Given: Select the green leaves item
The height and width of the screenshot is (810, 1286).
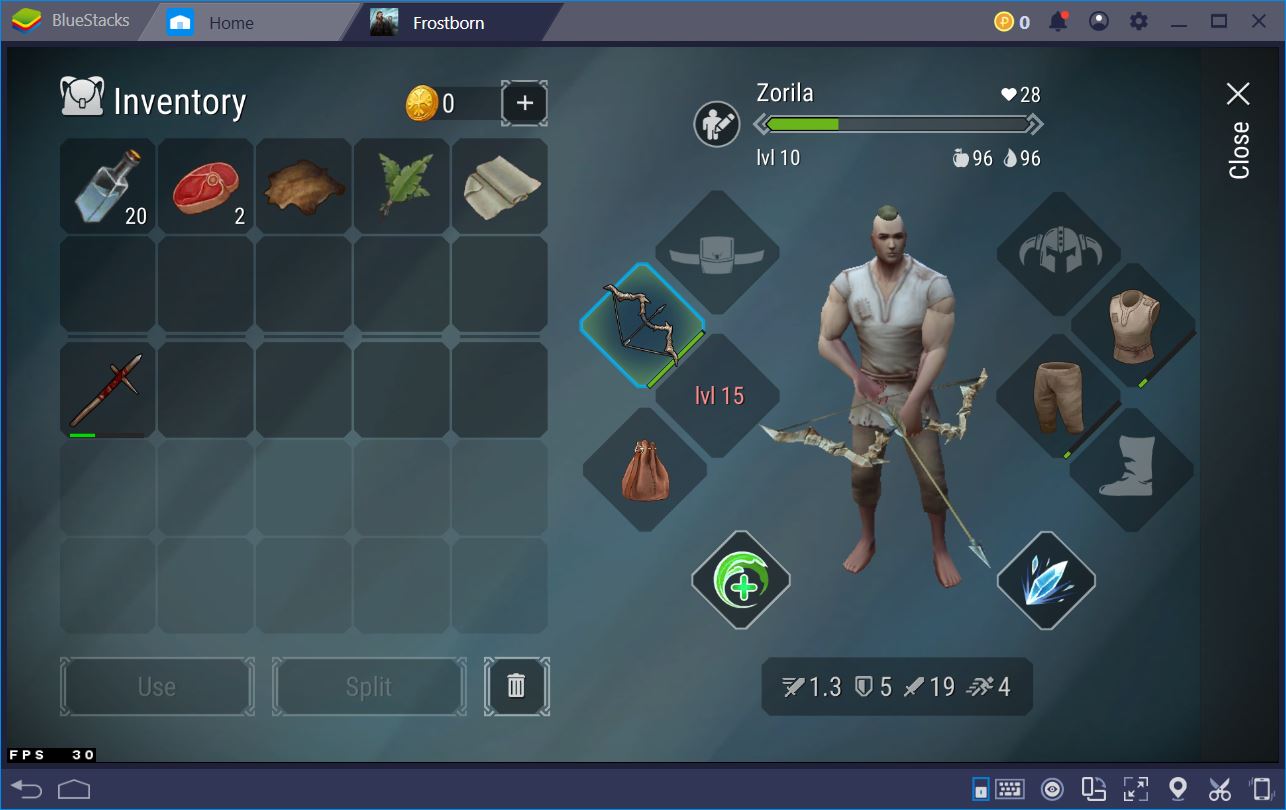Looking at the screenshot, I should tap(402, 186).
